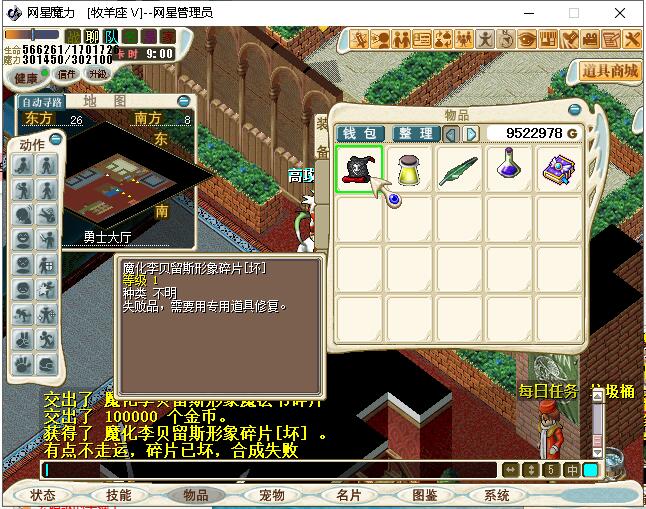This screenshot has width=646, height=509.
Task: Go to the next inventory page arrow
Action: click(471, 134)
